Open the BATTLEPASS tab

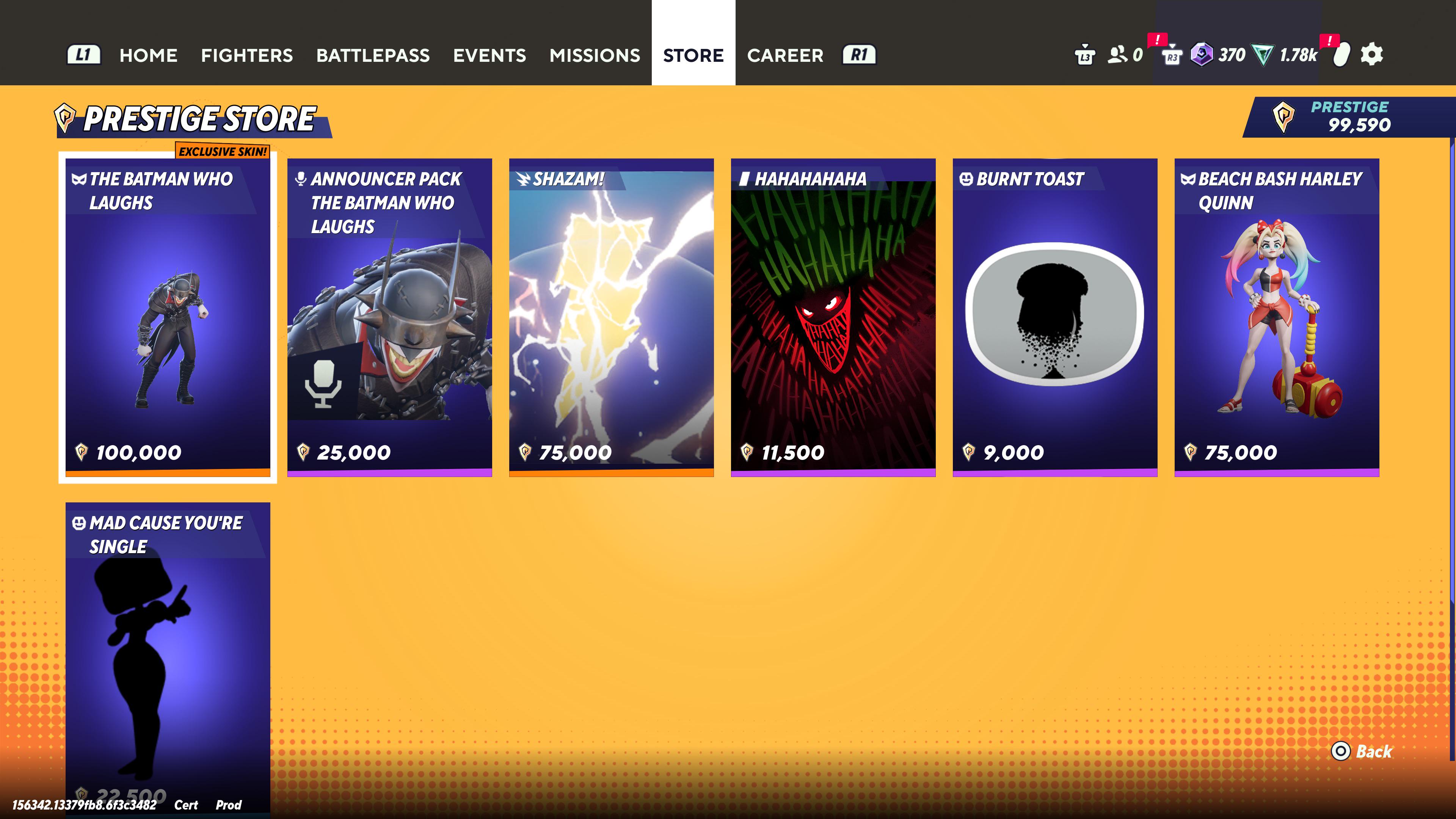(373, 55)
